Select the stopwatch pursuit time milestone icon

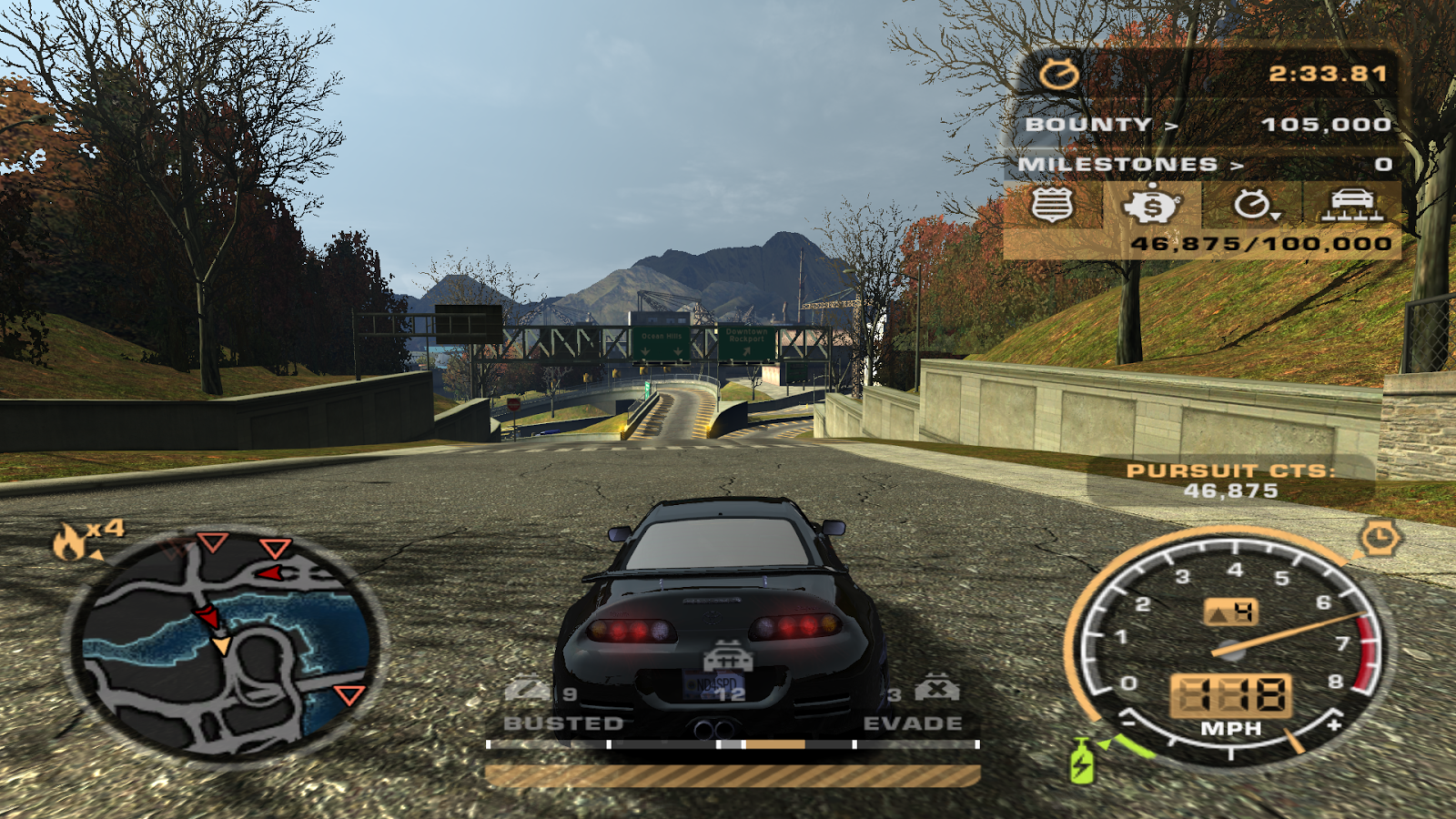(x=1254, y=205)
